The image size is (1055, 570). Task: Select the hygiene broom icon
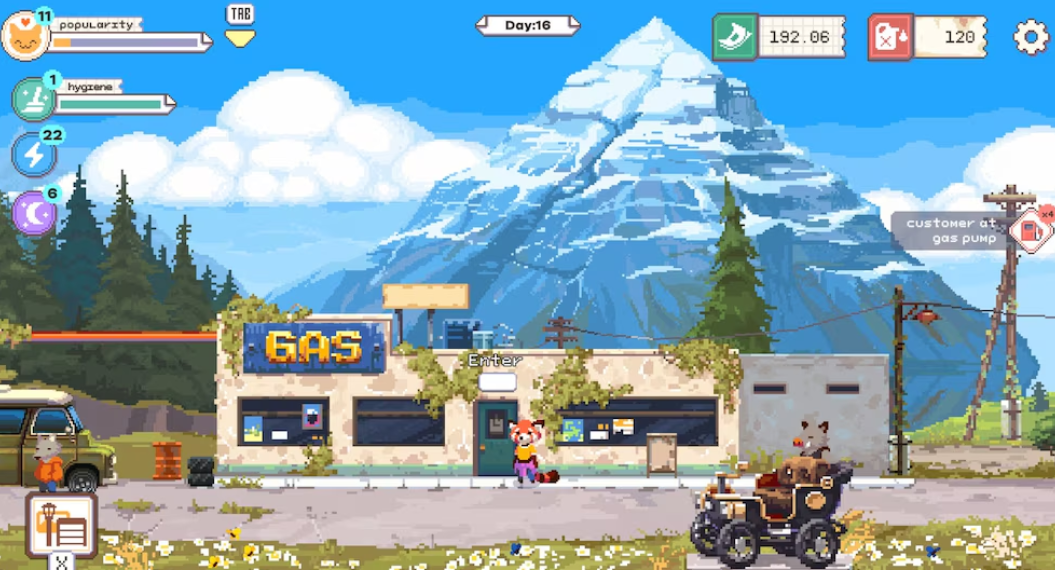pyautogui.click(x=33, y=99)
